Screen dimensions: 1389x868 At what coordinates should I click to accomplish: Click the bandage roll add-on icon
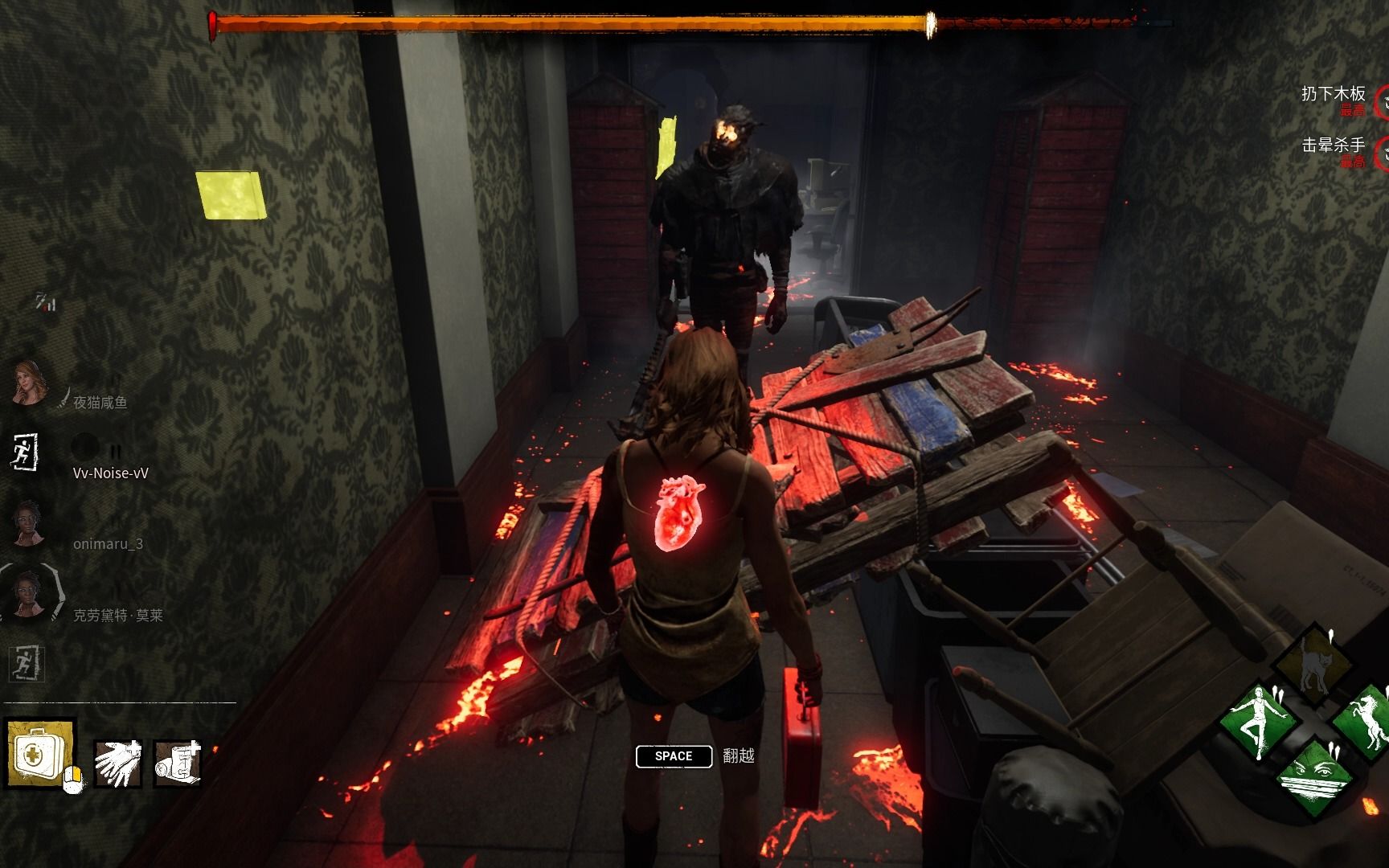(x=177, y=761)
